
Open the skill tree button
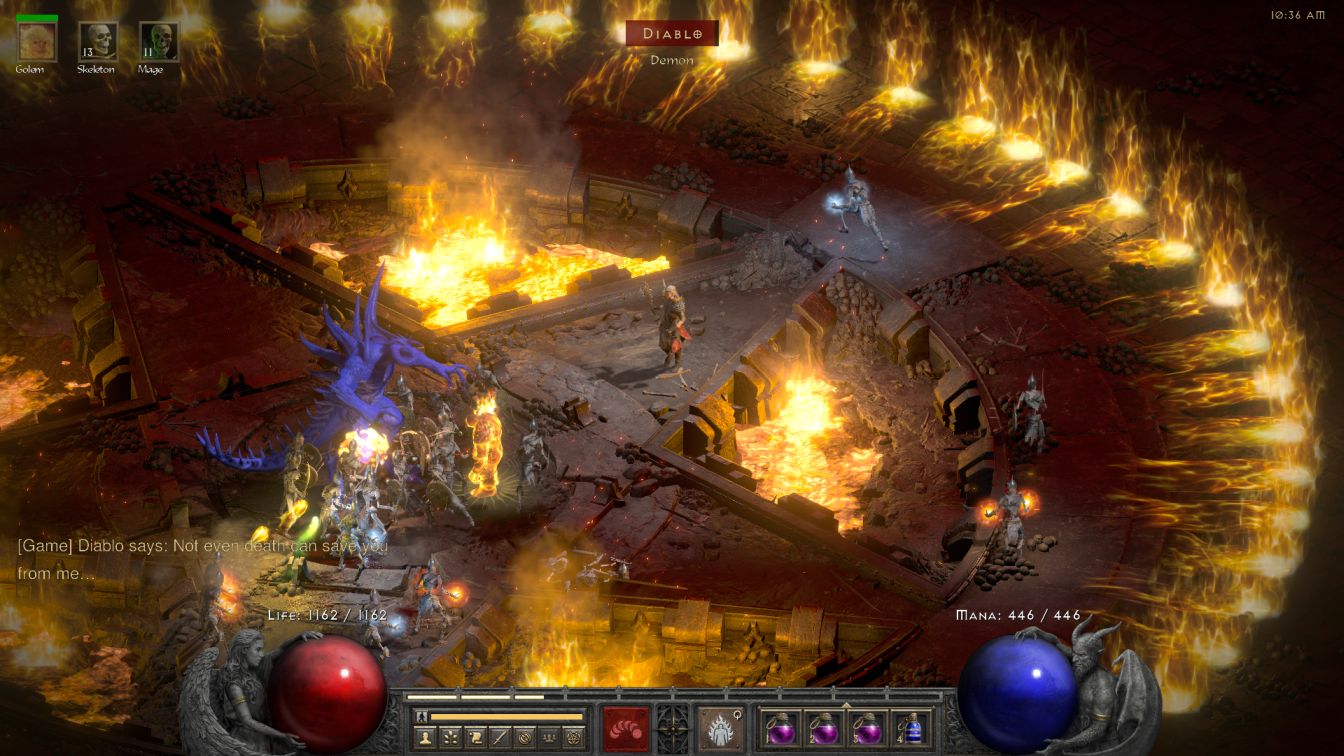450,737
